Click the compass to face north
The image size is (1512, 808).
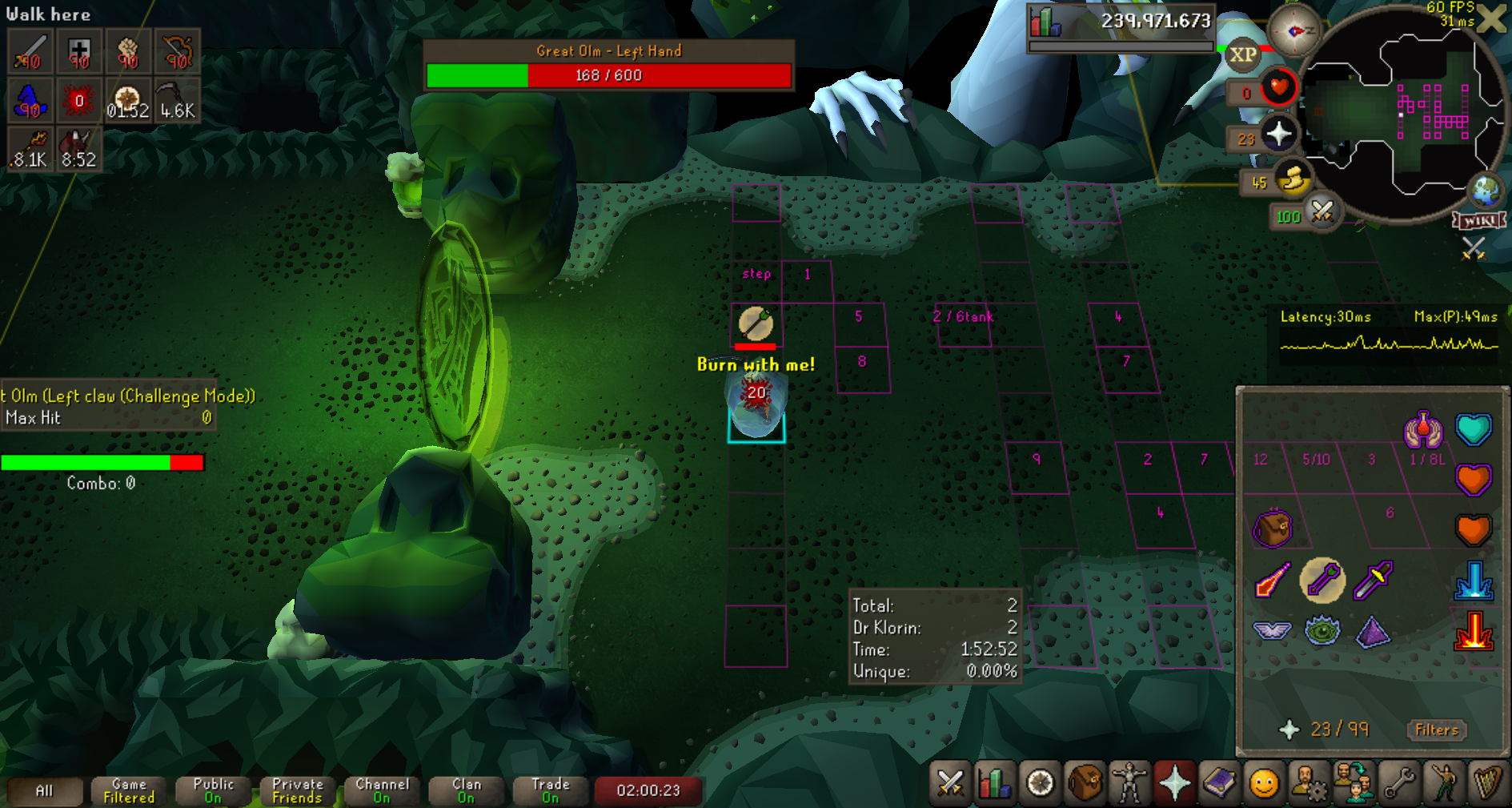(1294, 30)
